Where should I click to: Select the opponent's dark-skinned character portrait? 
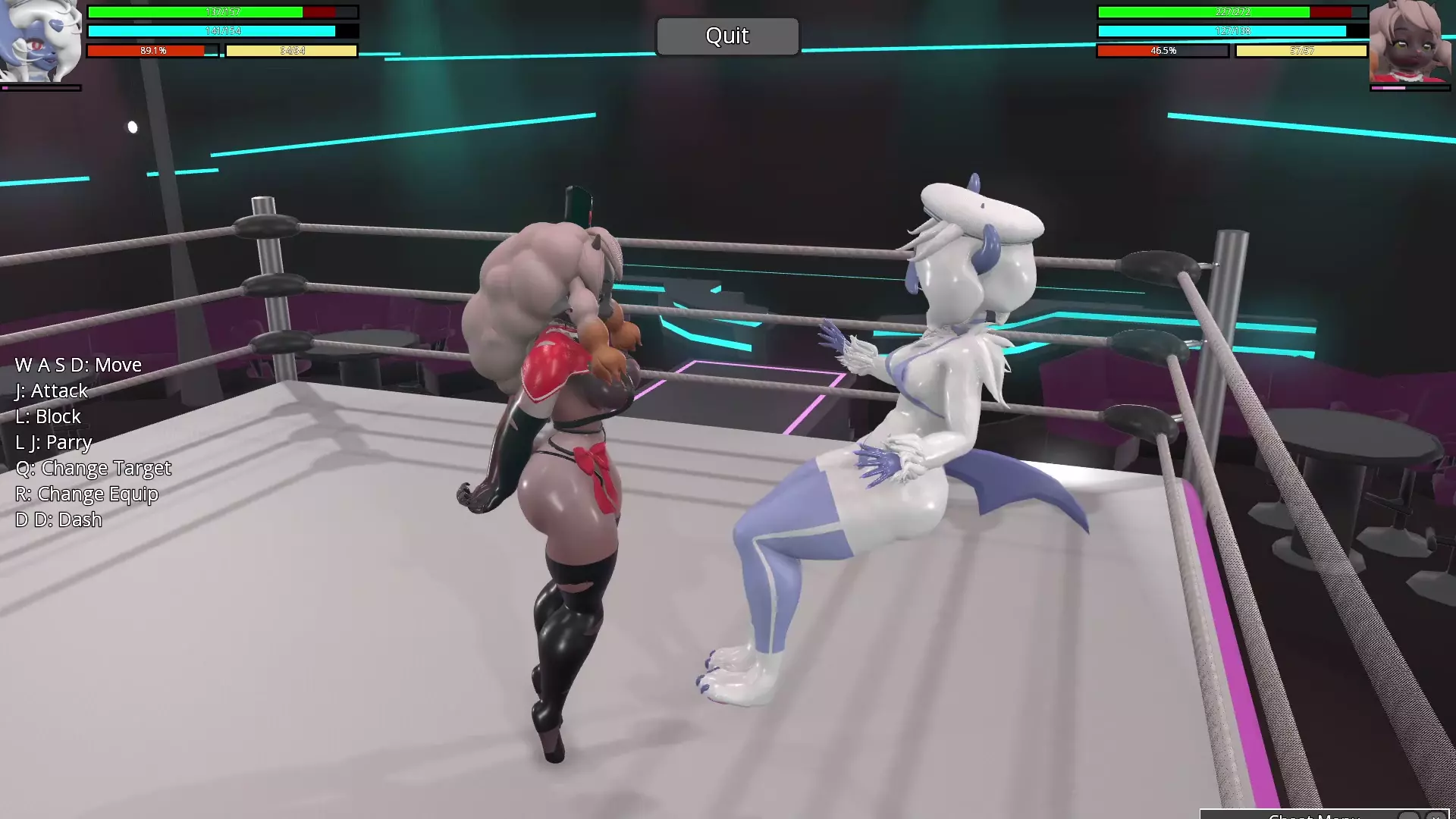click(1410, 41)
